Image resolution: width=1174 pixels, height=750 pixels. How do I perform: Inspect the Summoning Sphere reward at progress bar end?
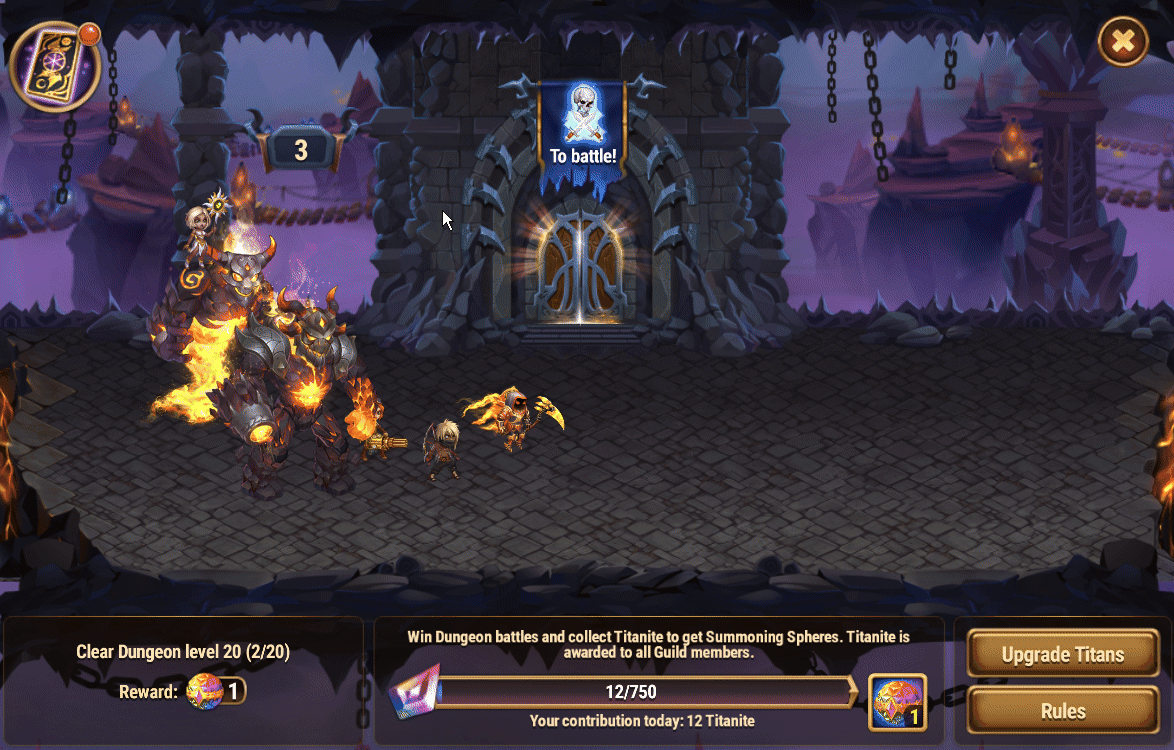point(897,702)
